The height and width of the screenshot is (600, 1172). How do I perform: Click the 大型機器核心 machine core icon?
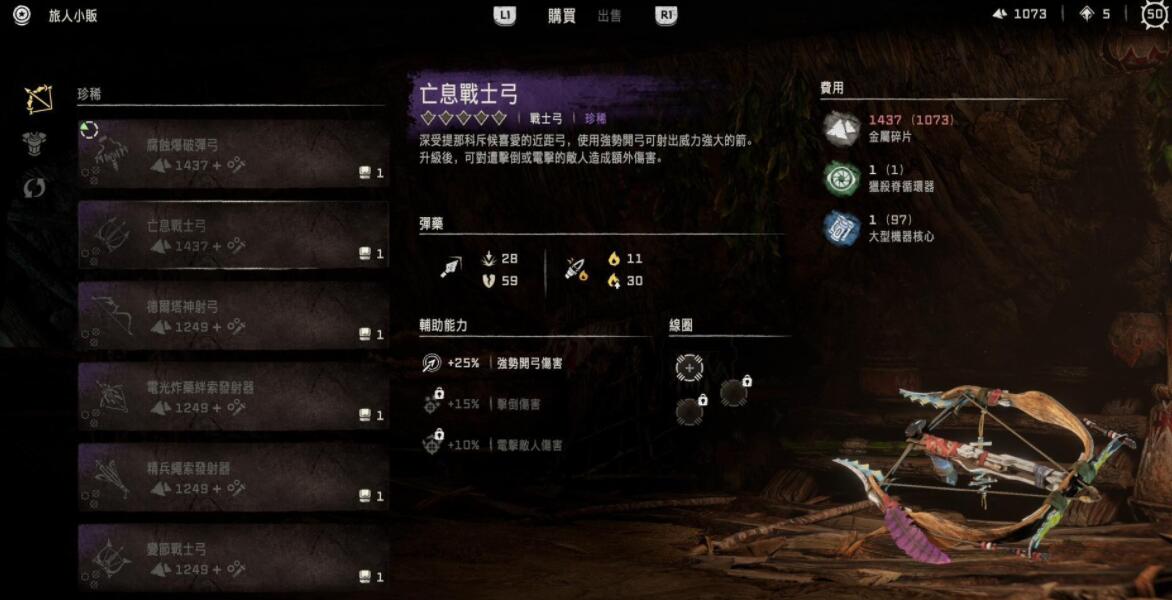click(841, 227)
